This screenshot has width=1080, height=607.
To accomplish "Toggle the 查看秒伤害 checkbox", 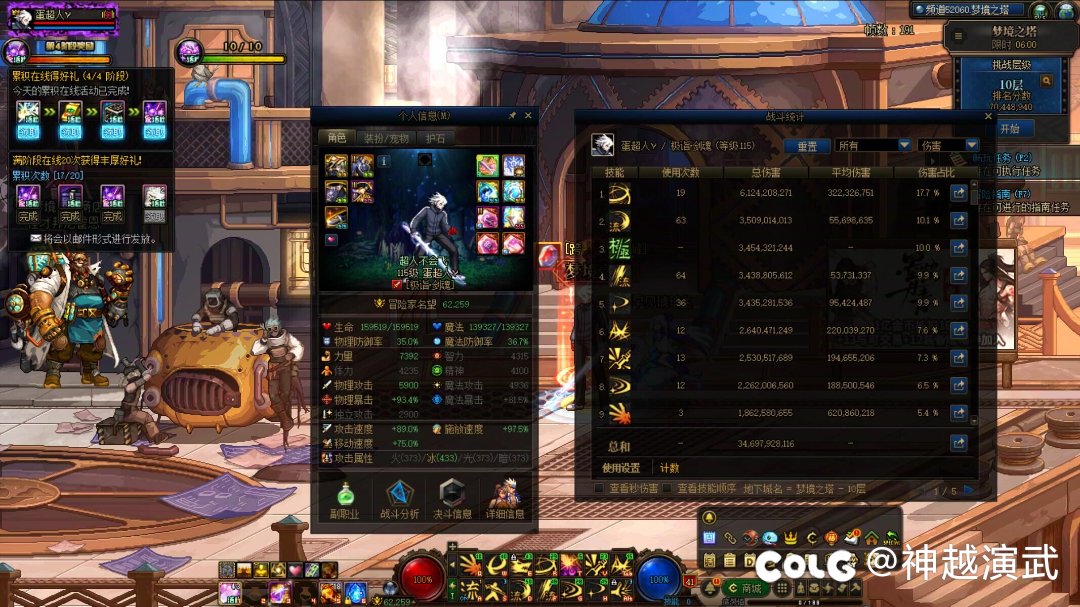I will point(600,489).
